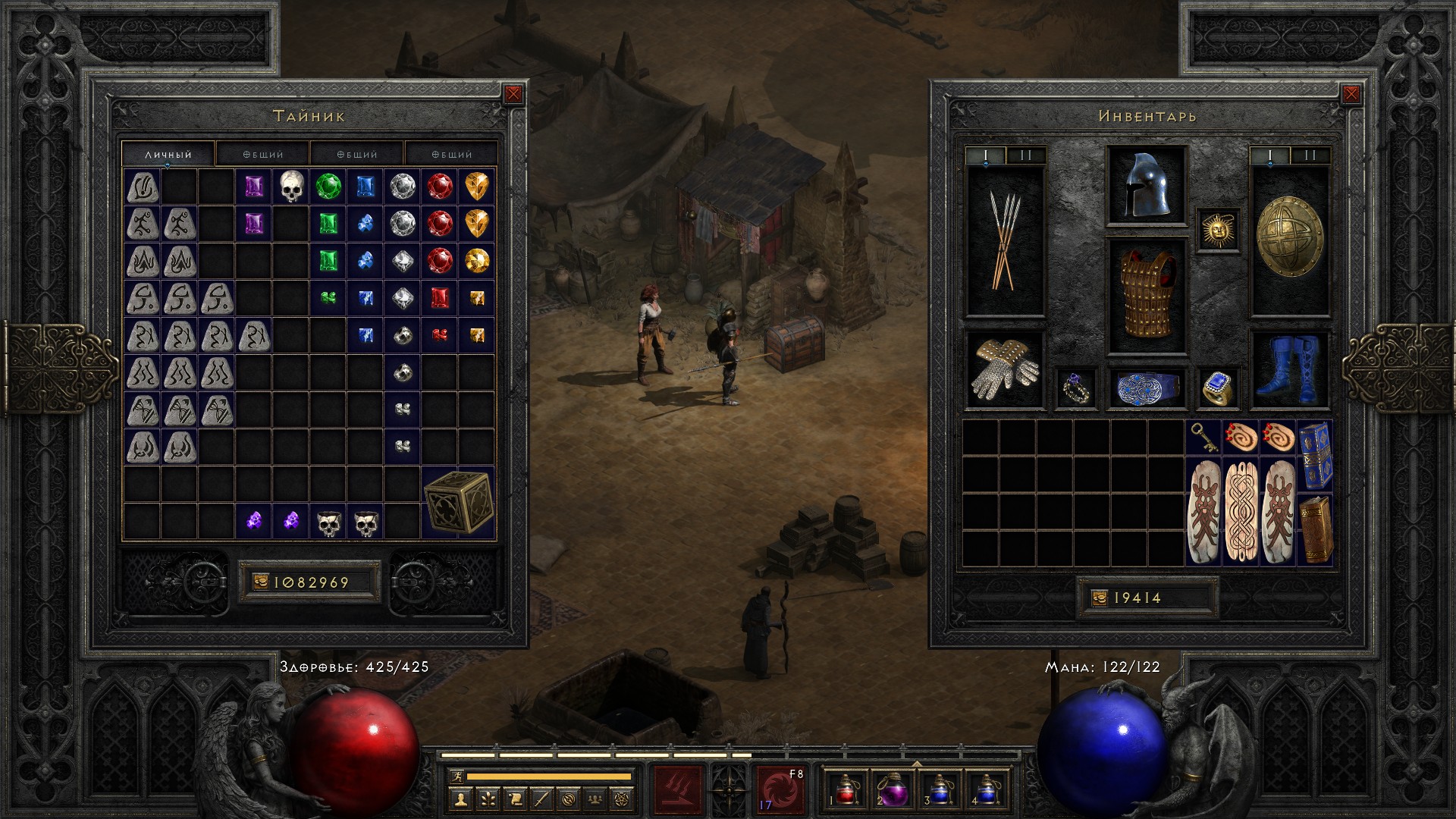Select the Horadric Cube in stash
The width and height of the screenshot is (1456, 819).
(458, 502)
